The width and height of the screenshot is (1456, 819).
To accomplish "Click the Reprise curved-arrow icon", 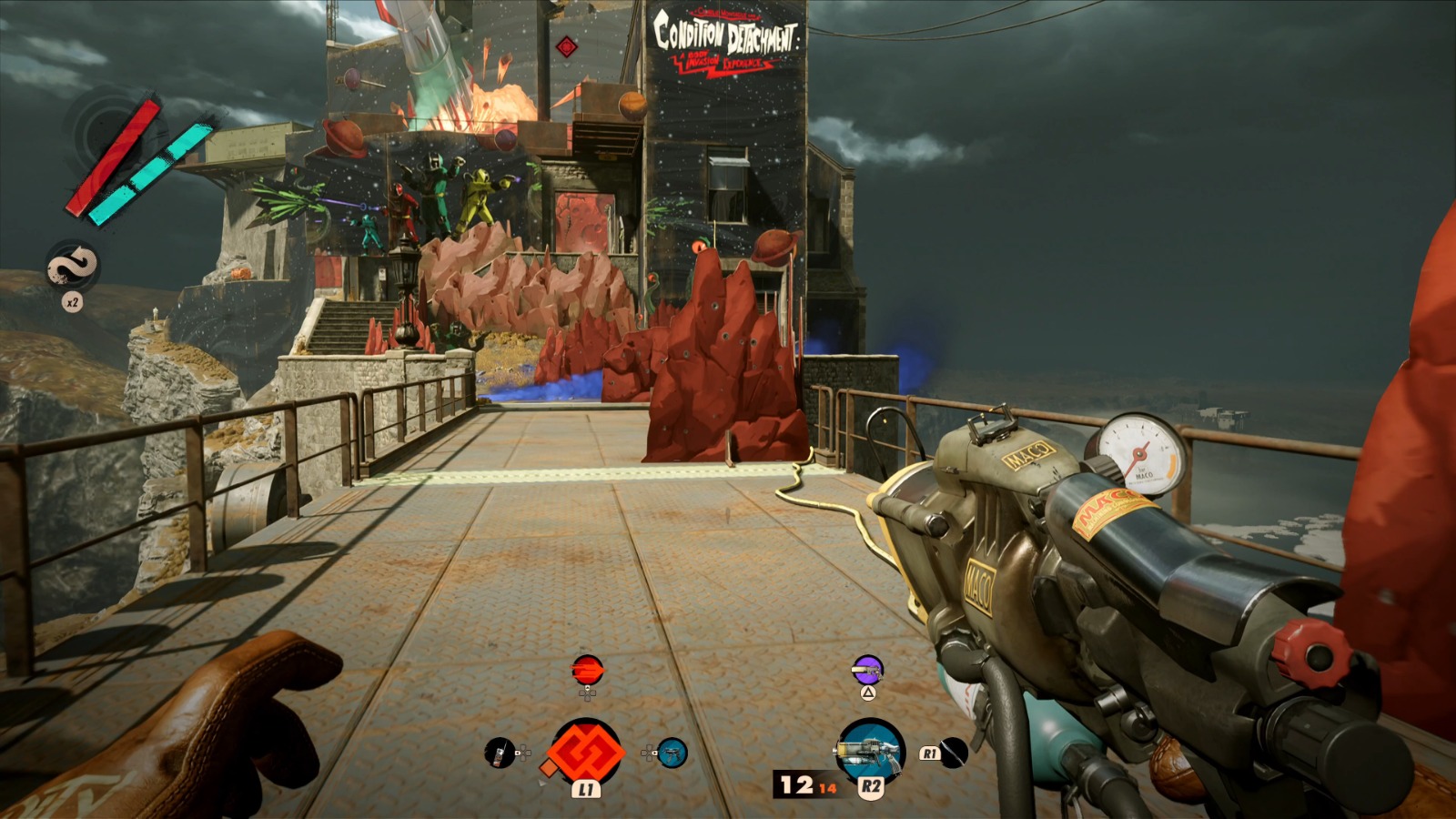I will [72, 267].
